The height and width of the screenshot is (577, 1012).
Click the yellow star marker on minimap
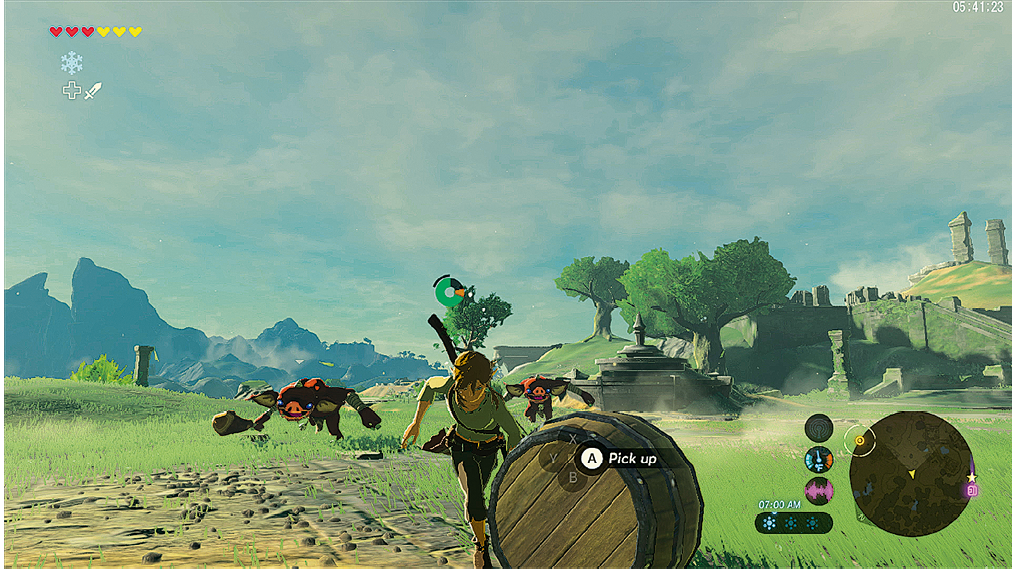point(971,477)
